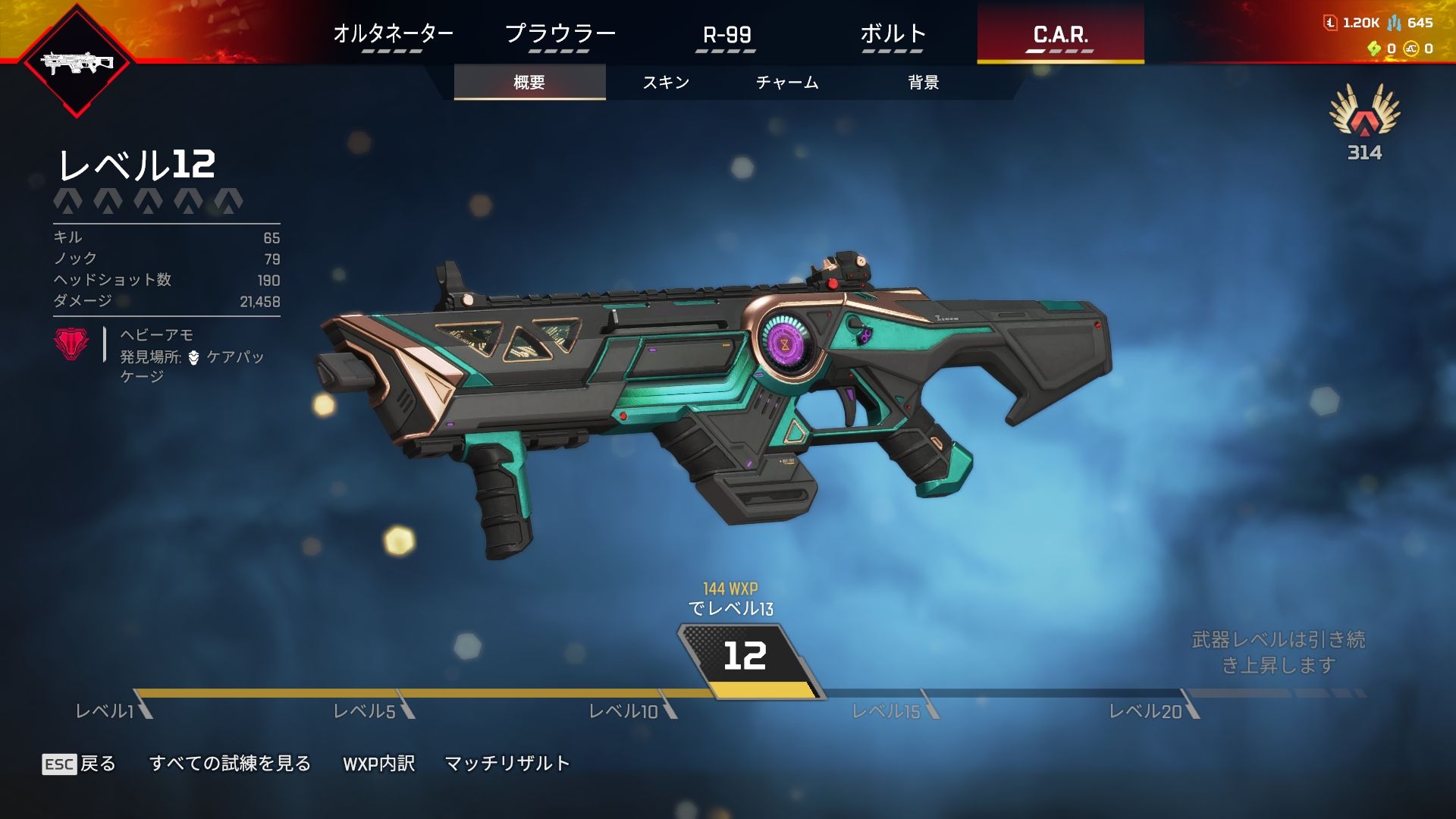Show the 概要 overview sub-tab
This screenshot has height=819, width=1456.
point(529,82)
